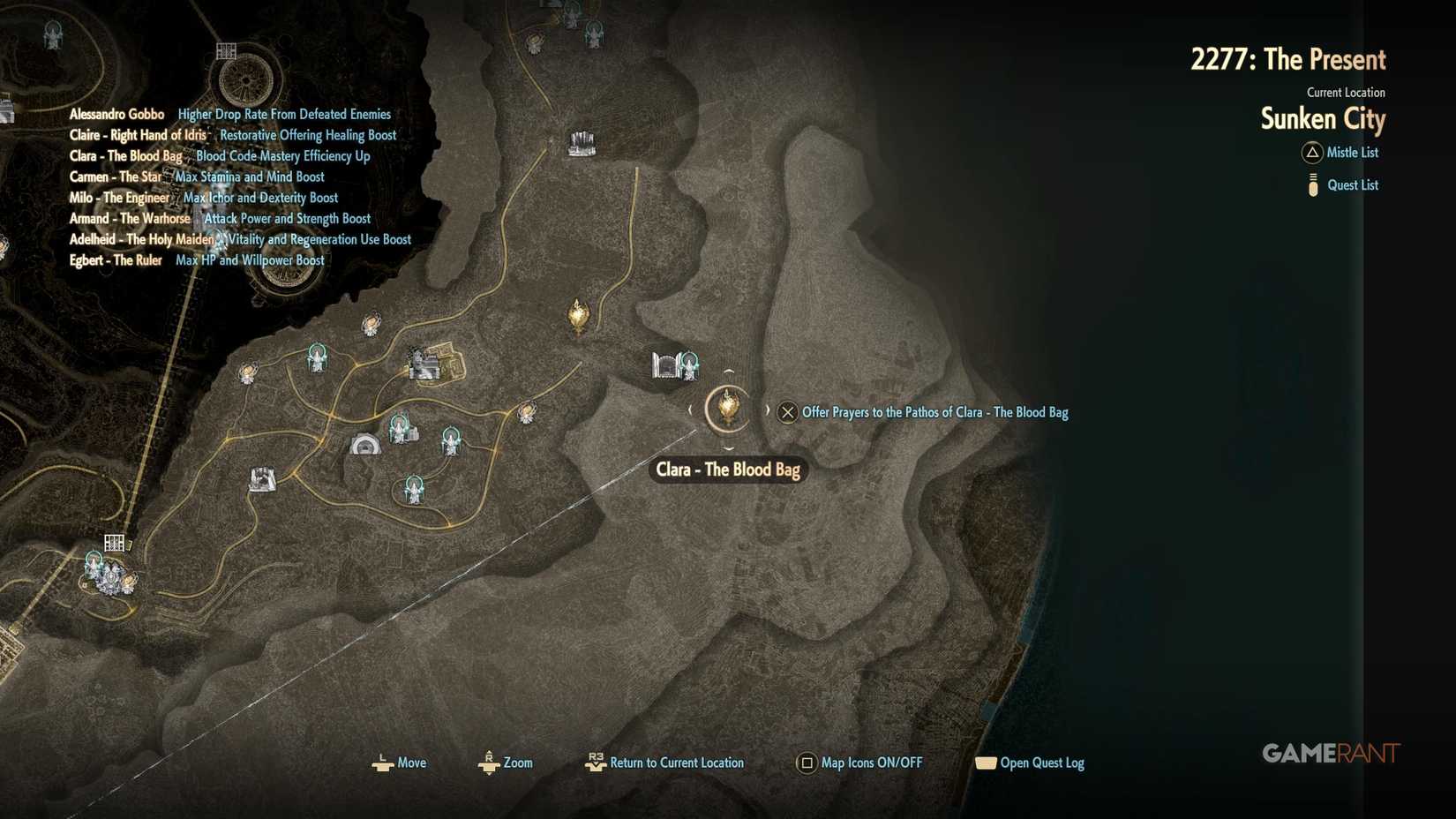Click the upward caret above Clara's marker
The width and height of the screenshot is (1456, 819).
point(729,372)
